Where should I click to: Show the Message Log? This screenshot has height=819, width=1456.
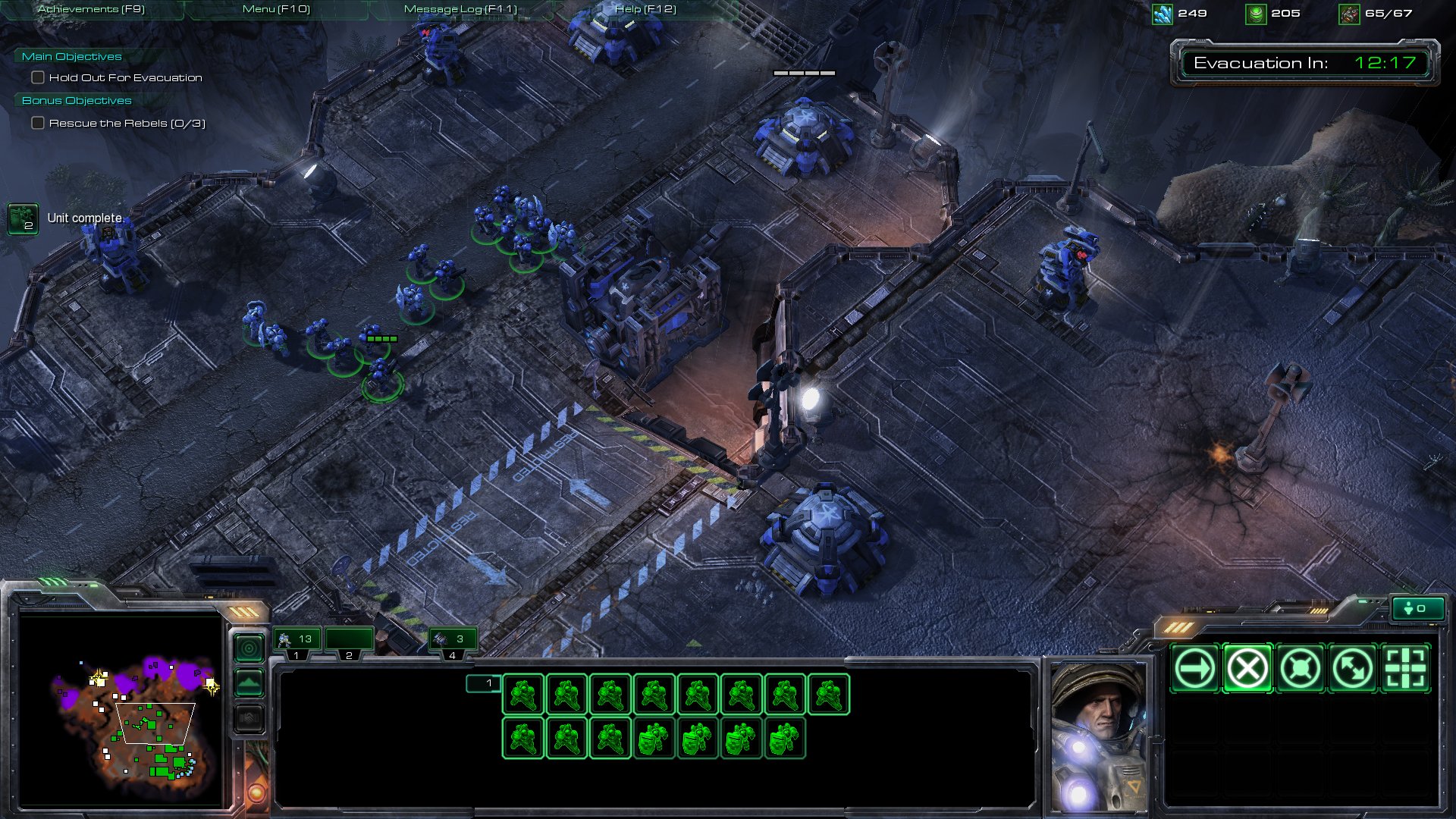pyautogui.click(x=460, y=9)
